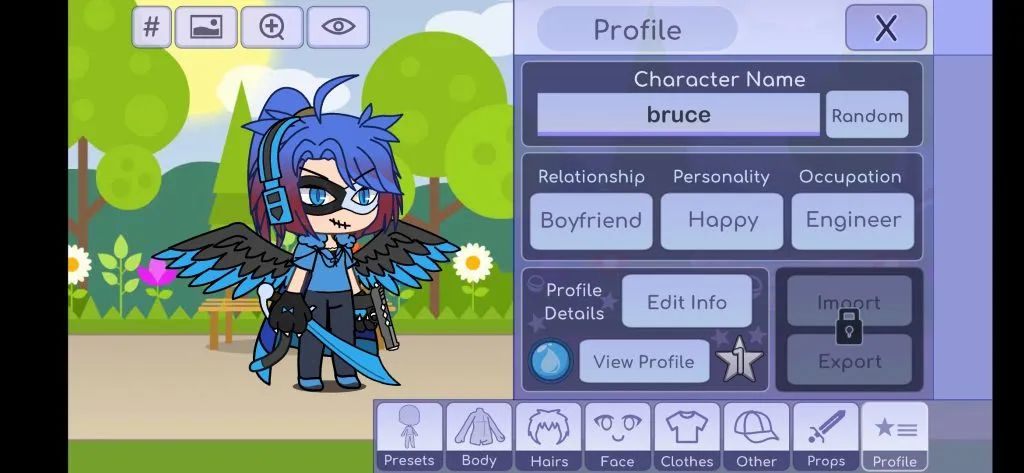The width and height of the screenshot is (1024, 473).
Task: Select the Other accessories tab
Action: [756, 437]
